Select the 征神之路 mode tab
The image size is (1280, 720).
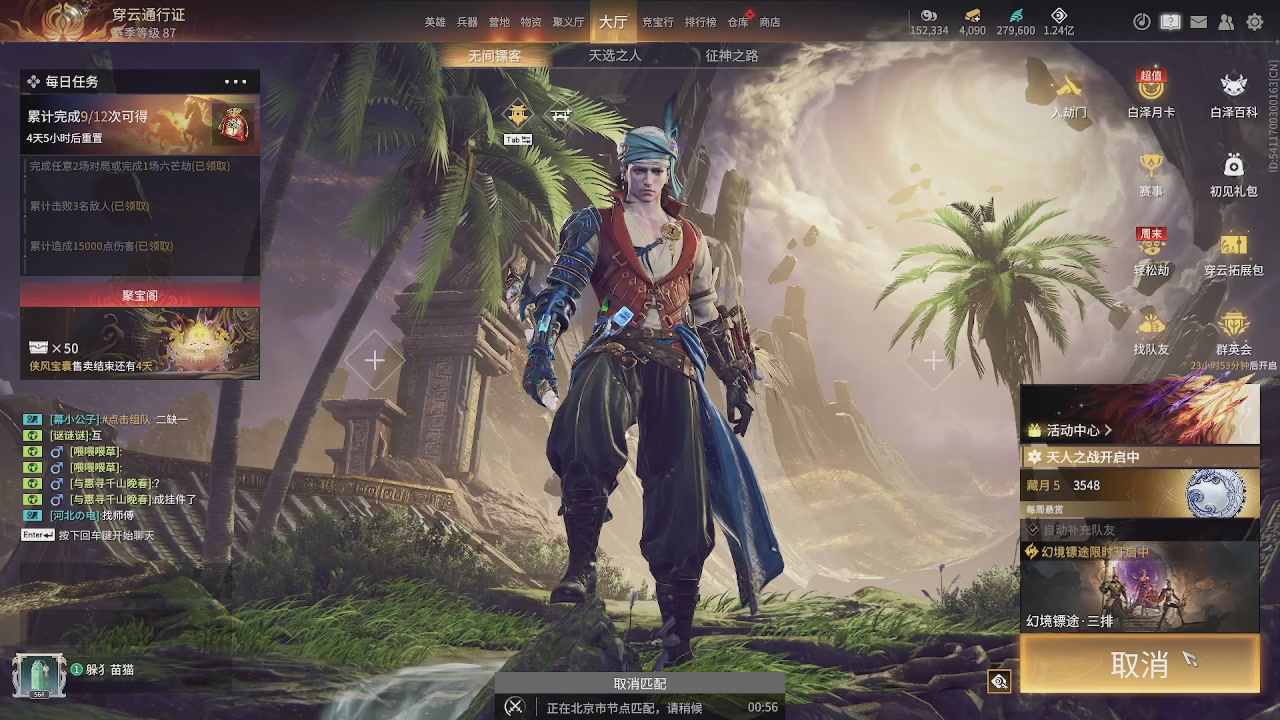click(732, 56)
